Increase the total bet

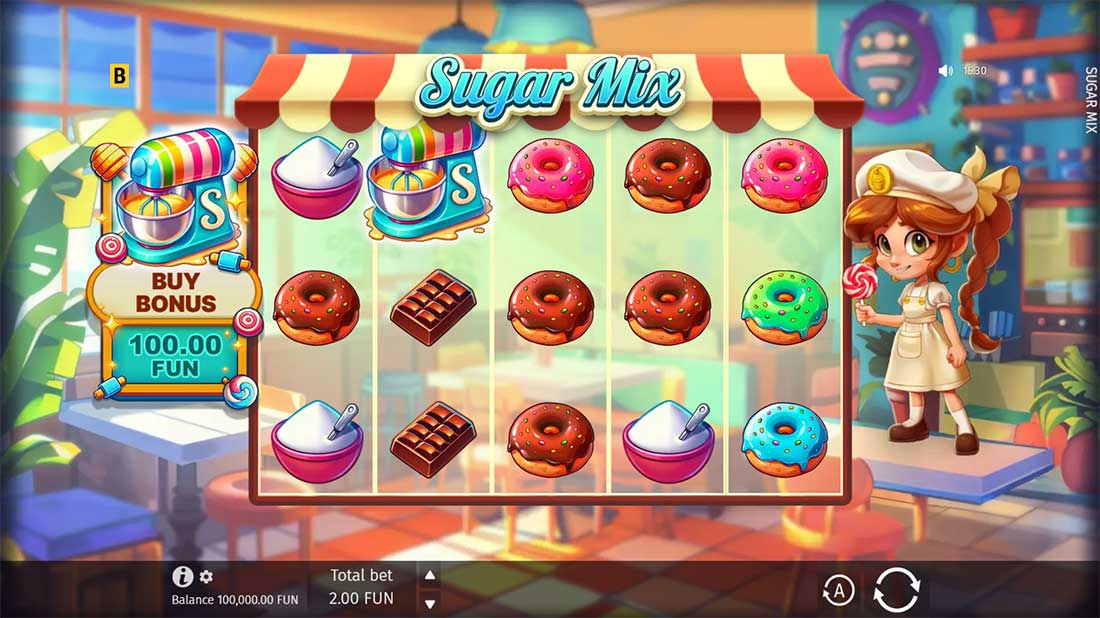click(x=428, y=575)
